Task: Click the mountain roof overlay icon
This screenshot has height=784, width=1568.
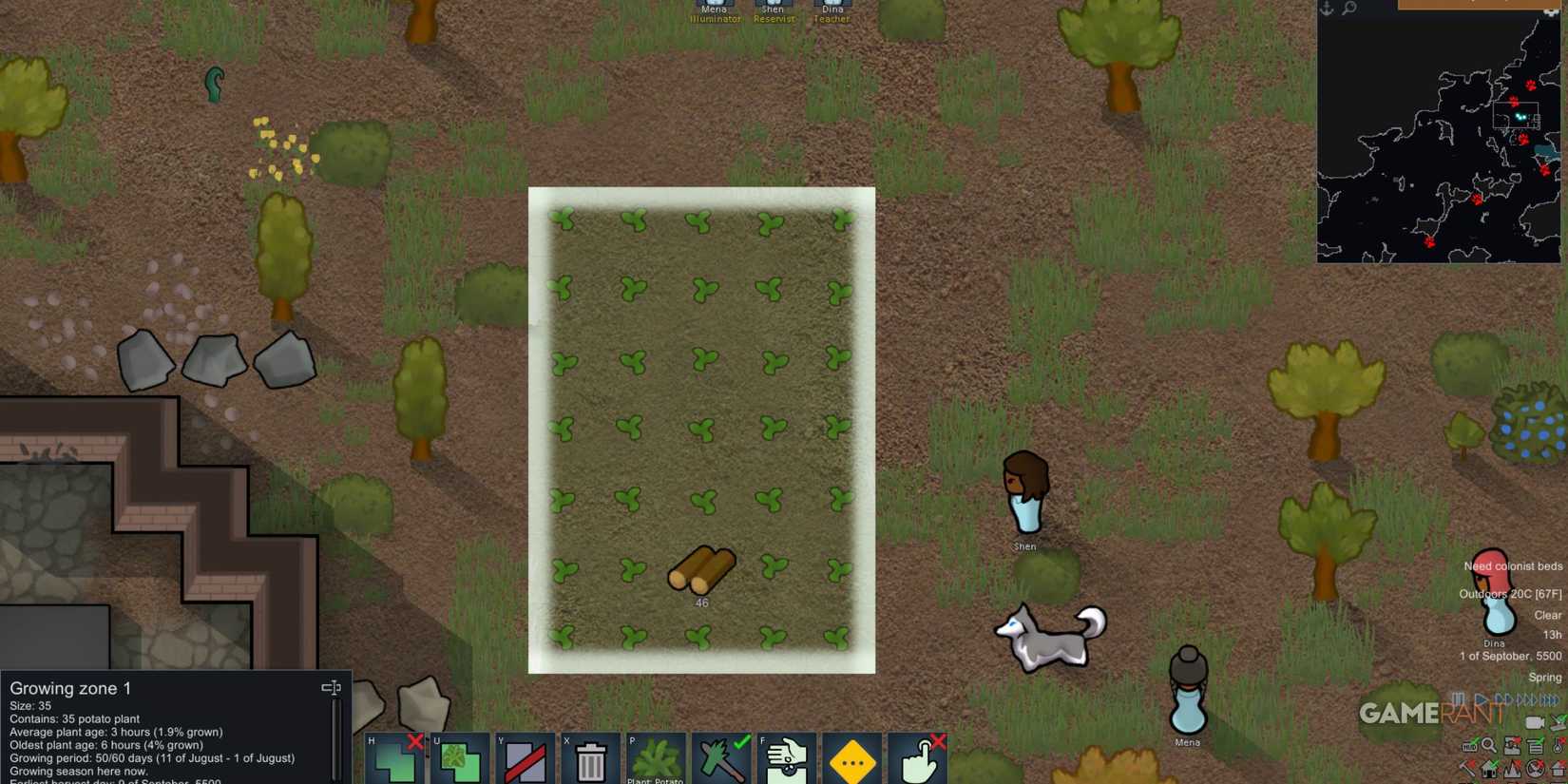Action: click(1511, 768)
